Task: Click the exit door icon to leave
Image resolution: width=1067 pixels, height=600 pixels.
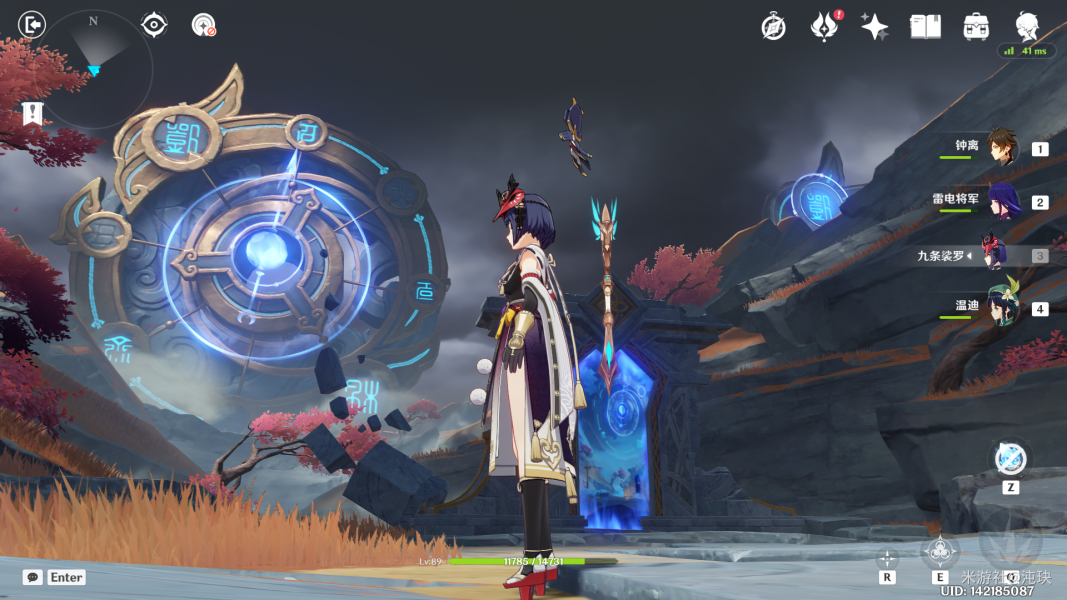Action: click(x=32, y=24)
